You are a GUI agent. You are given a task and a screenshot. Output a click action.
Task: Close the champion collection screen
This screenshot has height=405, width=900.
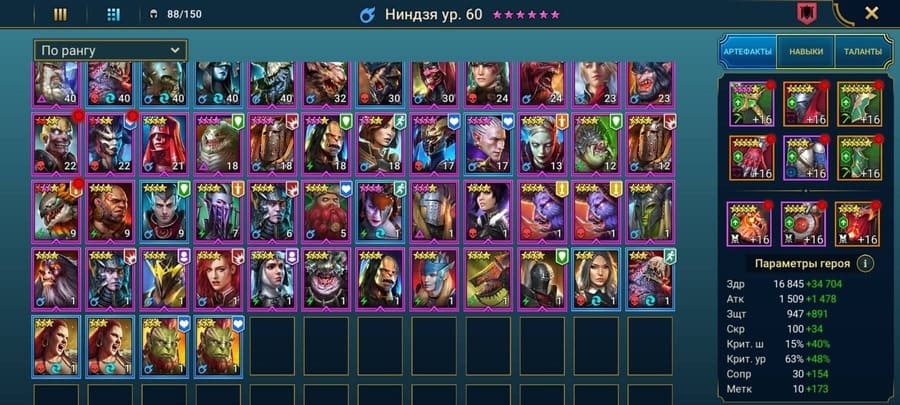point(871,14)
